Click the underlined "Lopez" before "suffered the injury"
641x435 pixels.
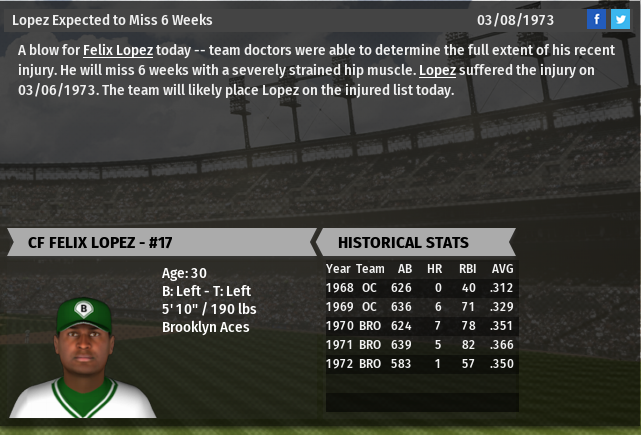[436, 70]
